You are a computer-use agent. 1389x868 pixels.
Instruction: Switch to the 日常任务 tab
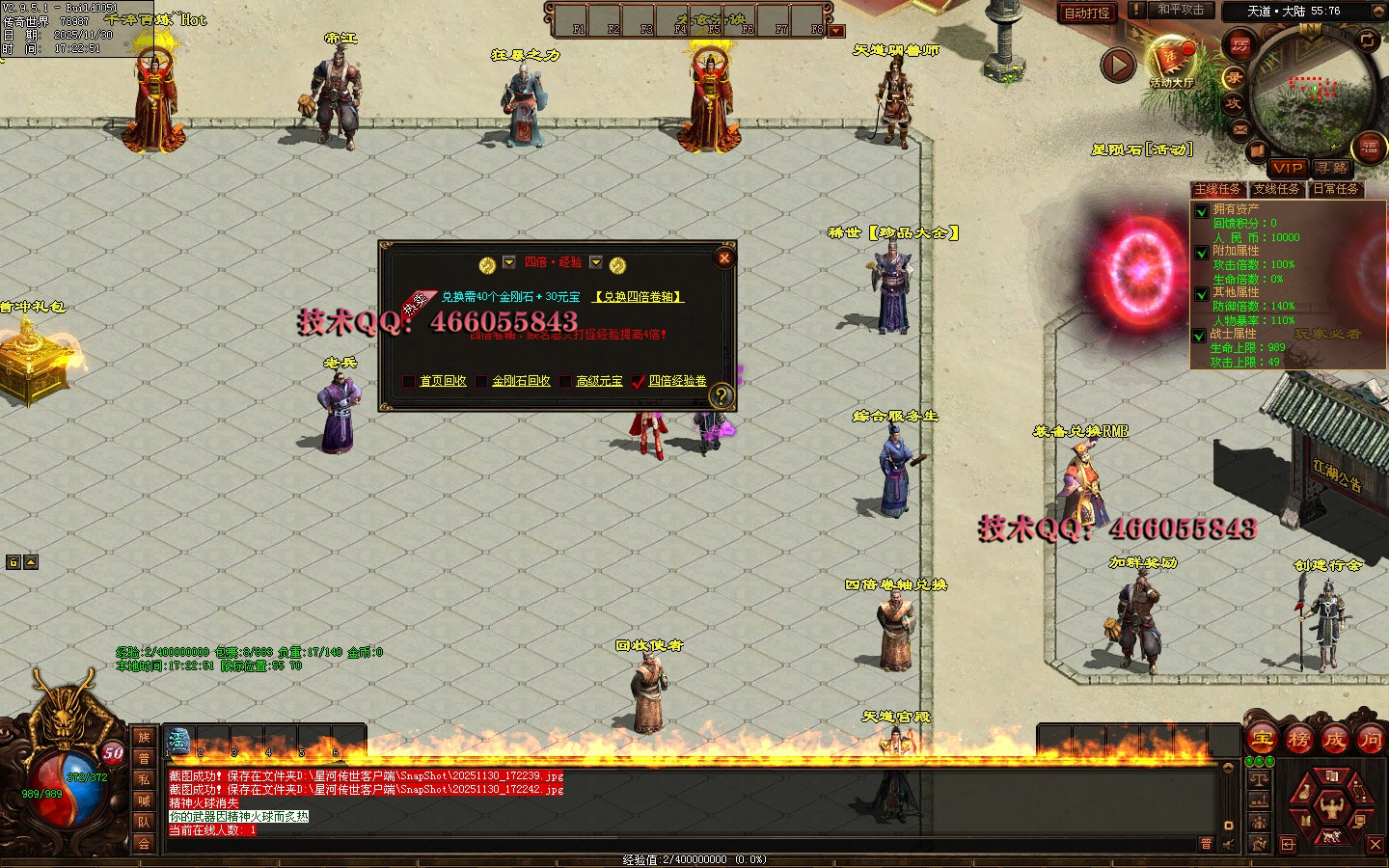pos(1335,189)
